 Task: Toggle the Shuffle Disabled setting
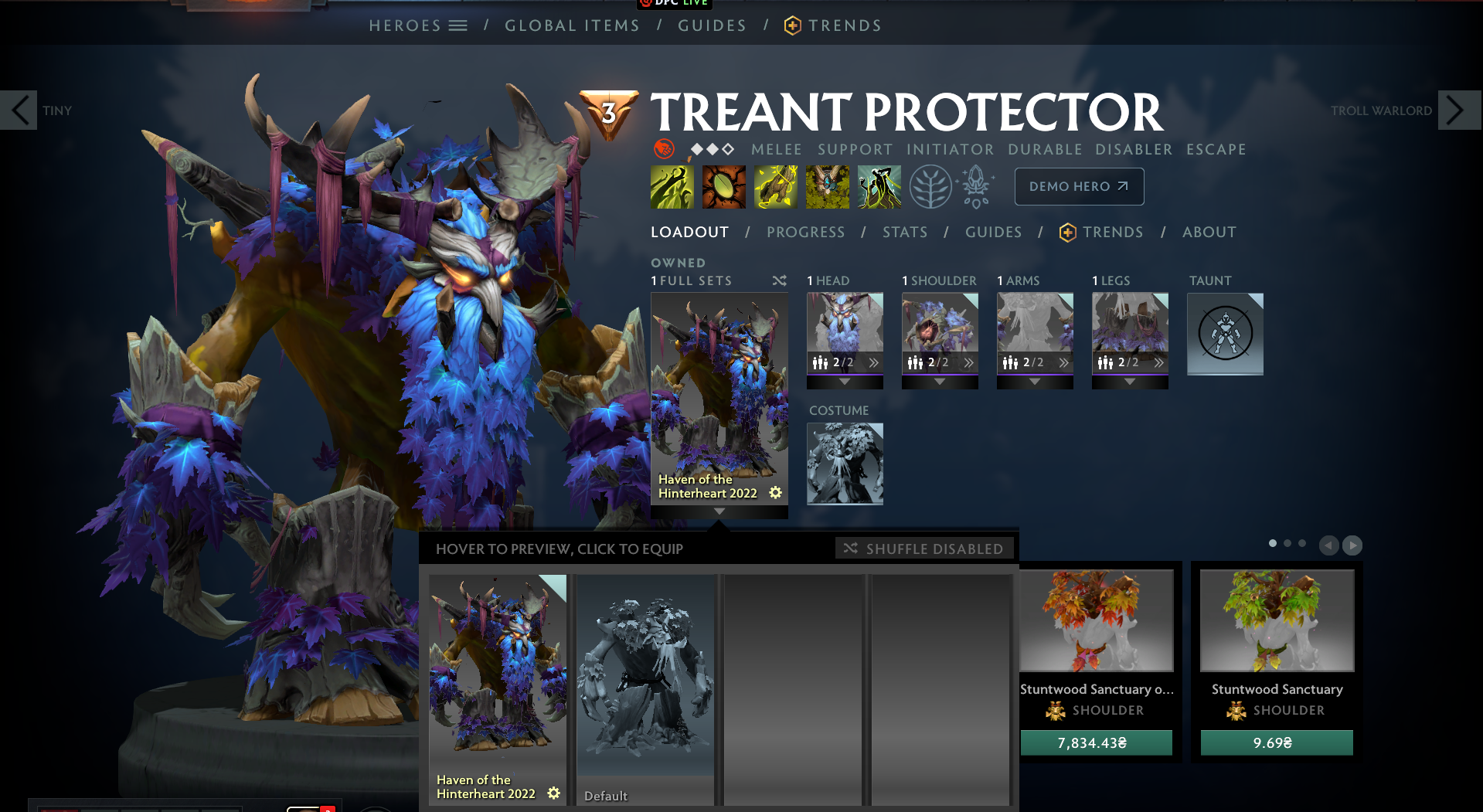pos(923,548)
